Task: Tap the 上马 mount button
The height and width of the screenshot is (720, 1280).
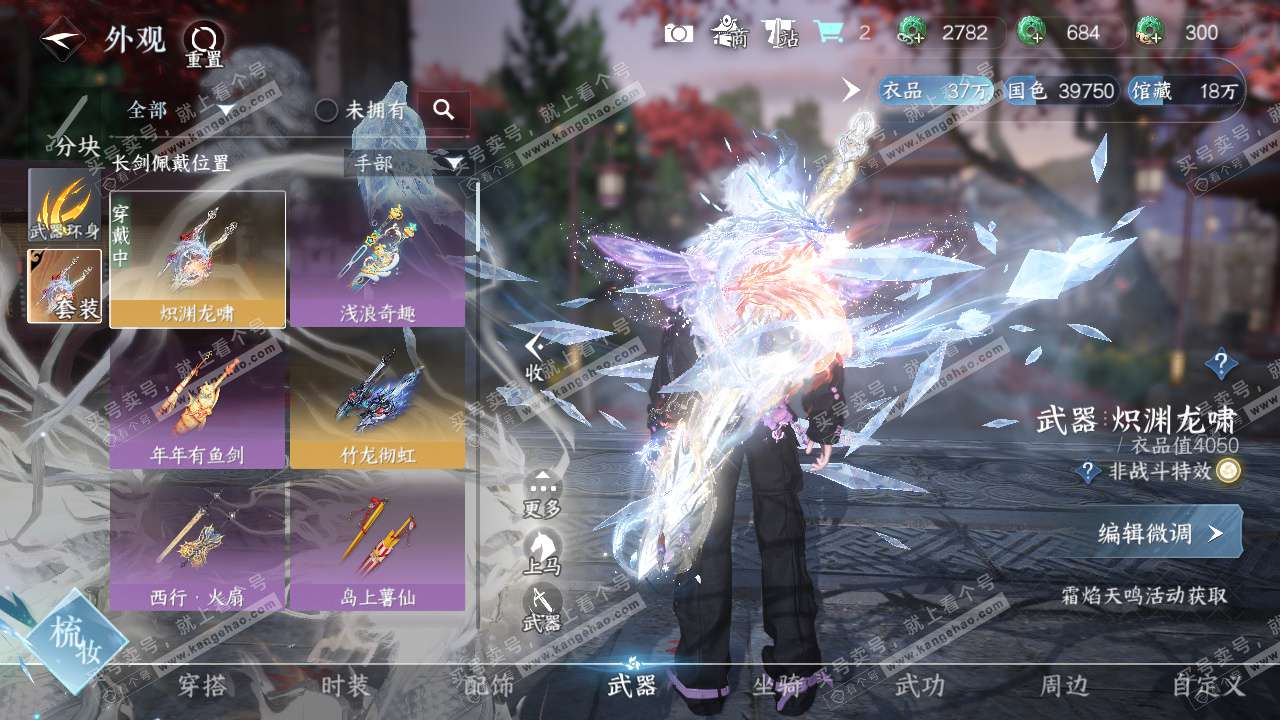Action: tap(542, 552)
